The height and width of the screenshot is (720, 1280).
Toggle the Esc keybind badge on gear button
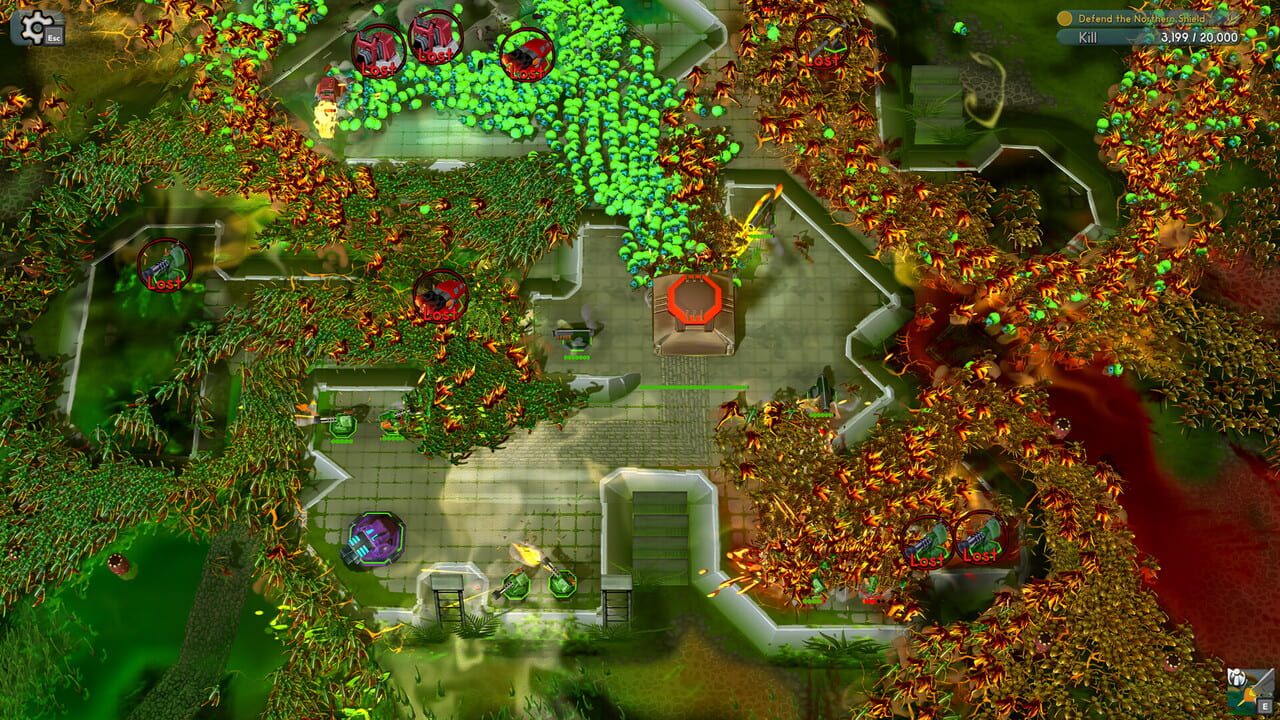click(52, 39)
